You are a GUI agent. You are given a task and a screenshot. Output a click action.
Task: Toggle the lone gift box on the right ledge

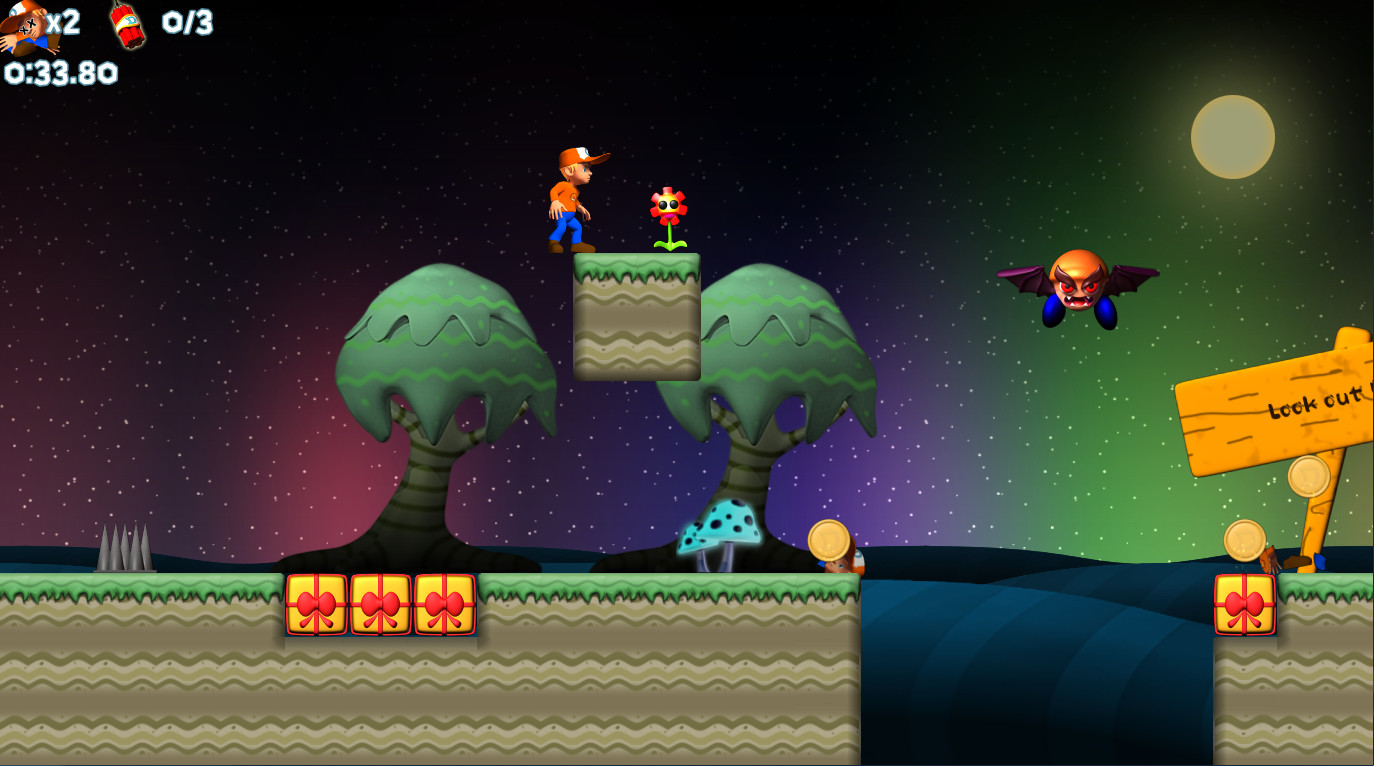click(x=1243, y=603)
